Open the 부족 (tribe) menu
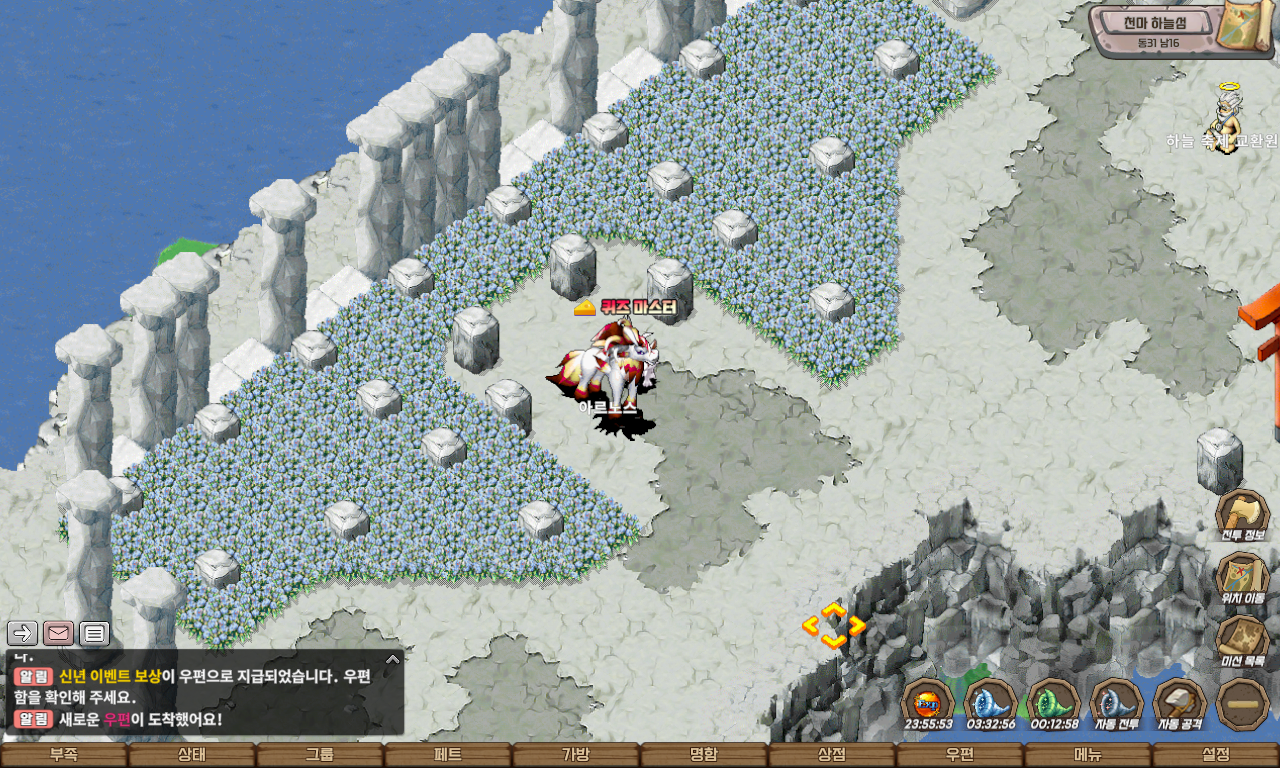 [x=64, y=755]
